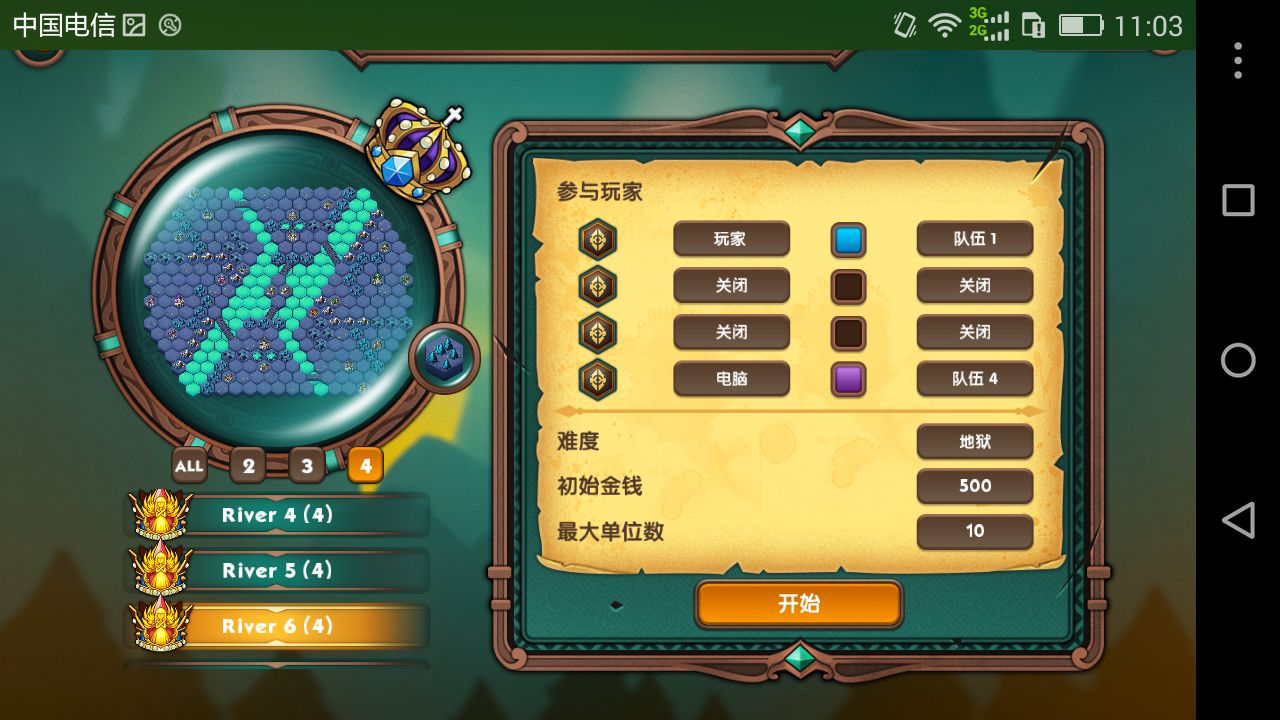Open the three-dot overflow menu
This screenshot has width=1280, height=720.
coord(1238,61)
